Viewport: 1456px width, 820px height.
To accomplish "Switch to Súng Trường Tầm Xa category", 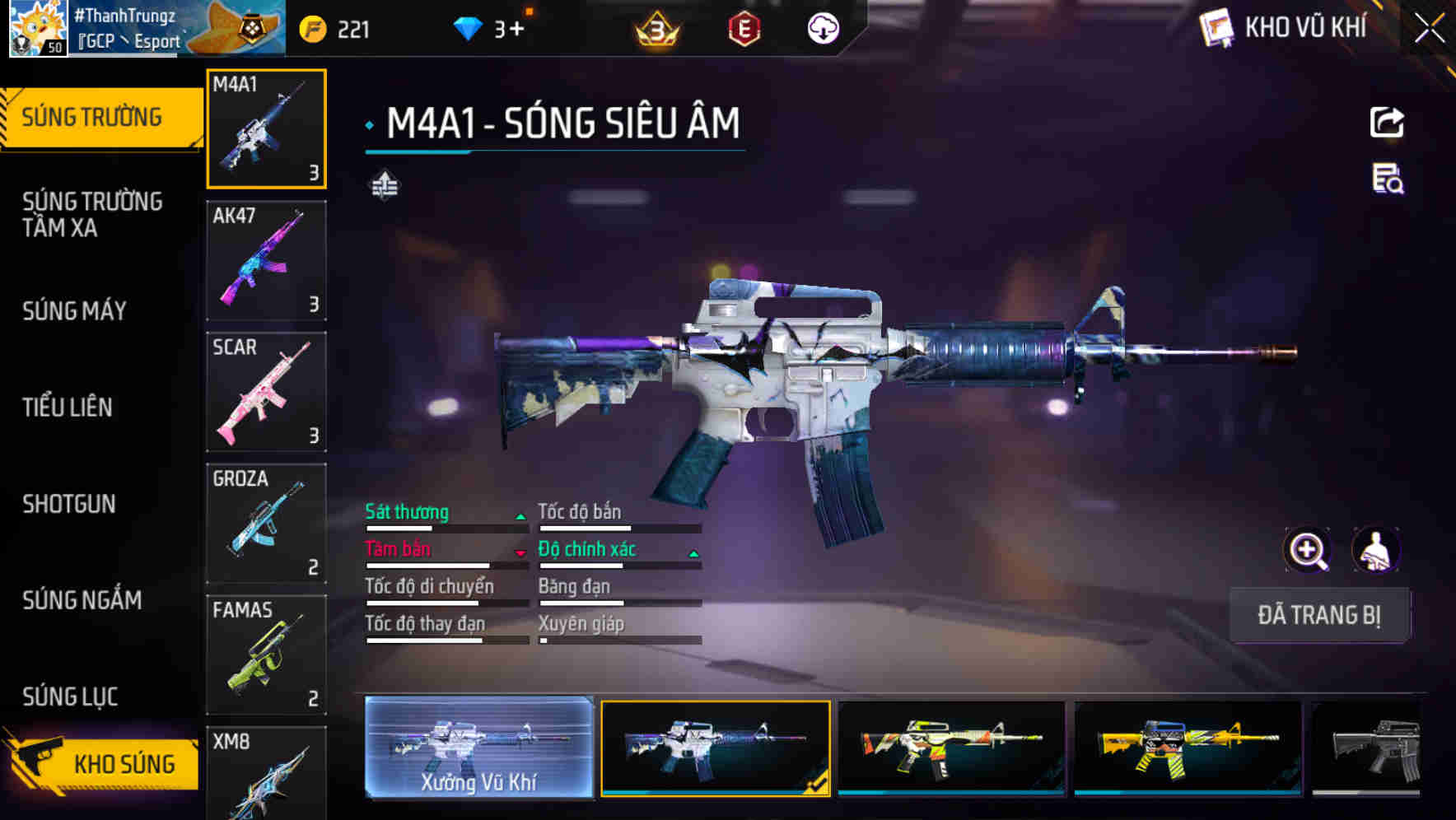I will (92, 215).
